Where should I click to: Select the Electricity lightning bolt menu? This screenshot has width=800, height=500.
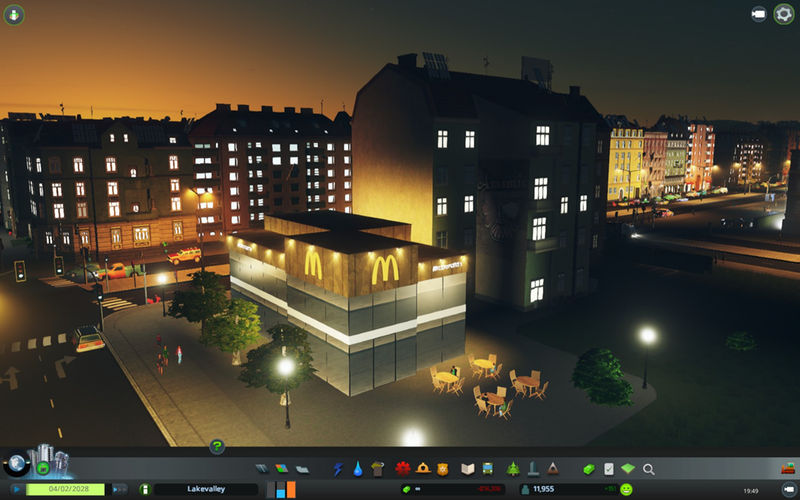[338, 468]
